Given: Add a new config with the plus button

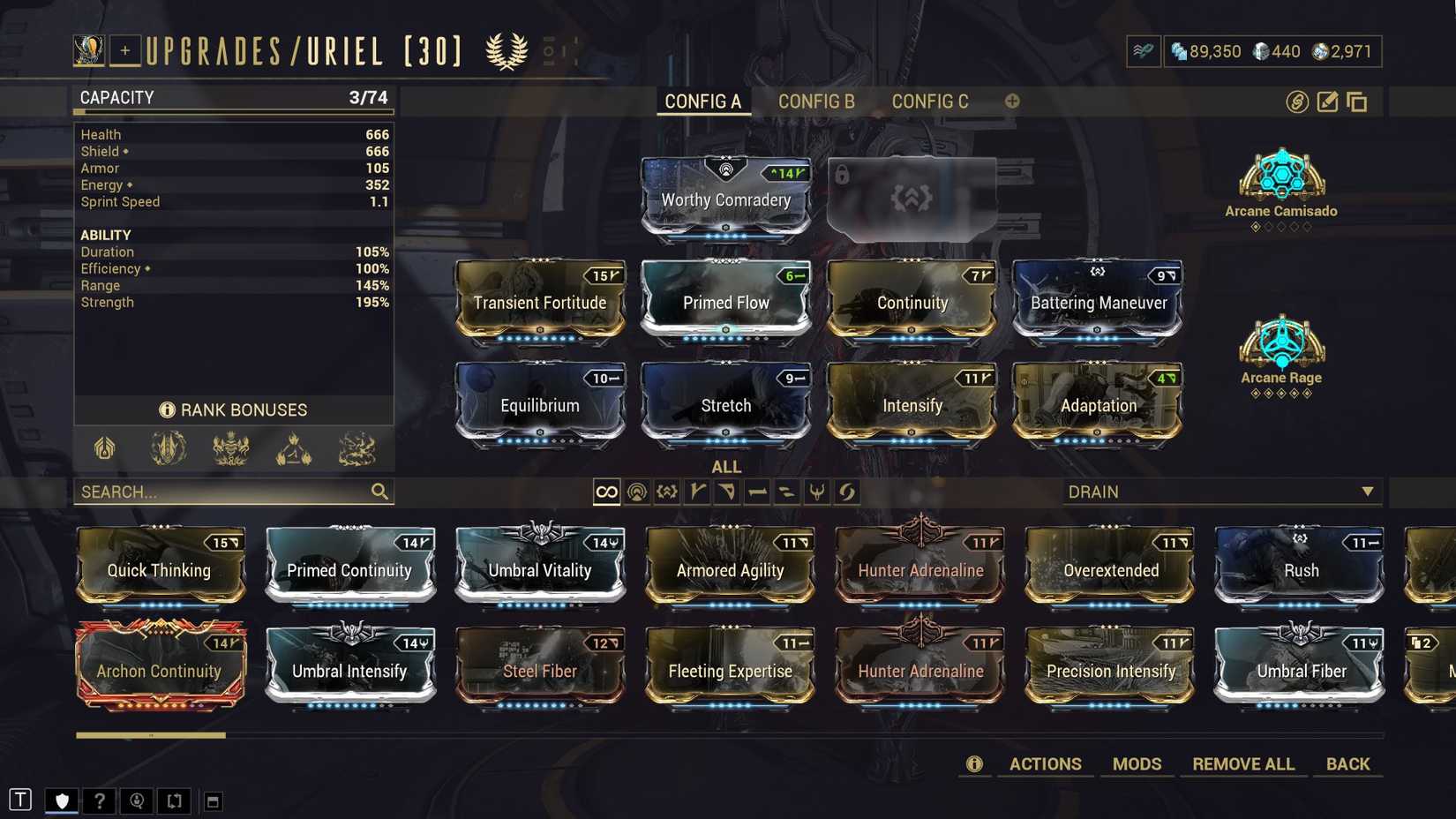Looking at the screenshot, I should (x=1011, y=101).
